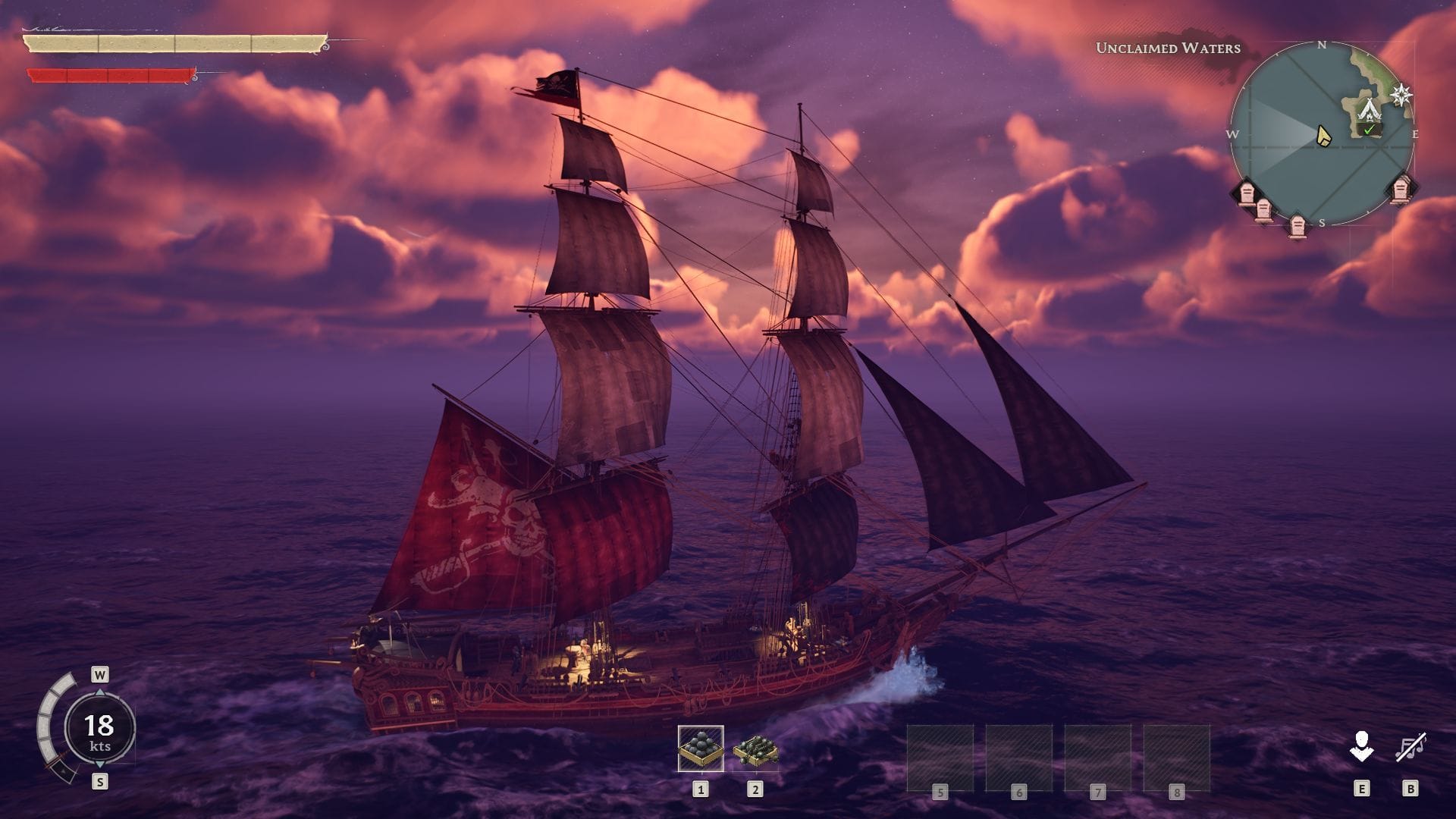Click the Unclaimed Waters region label

(x=1168, y=47)
